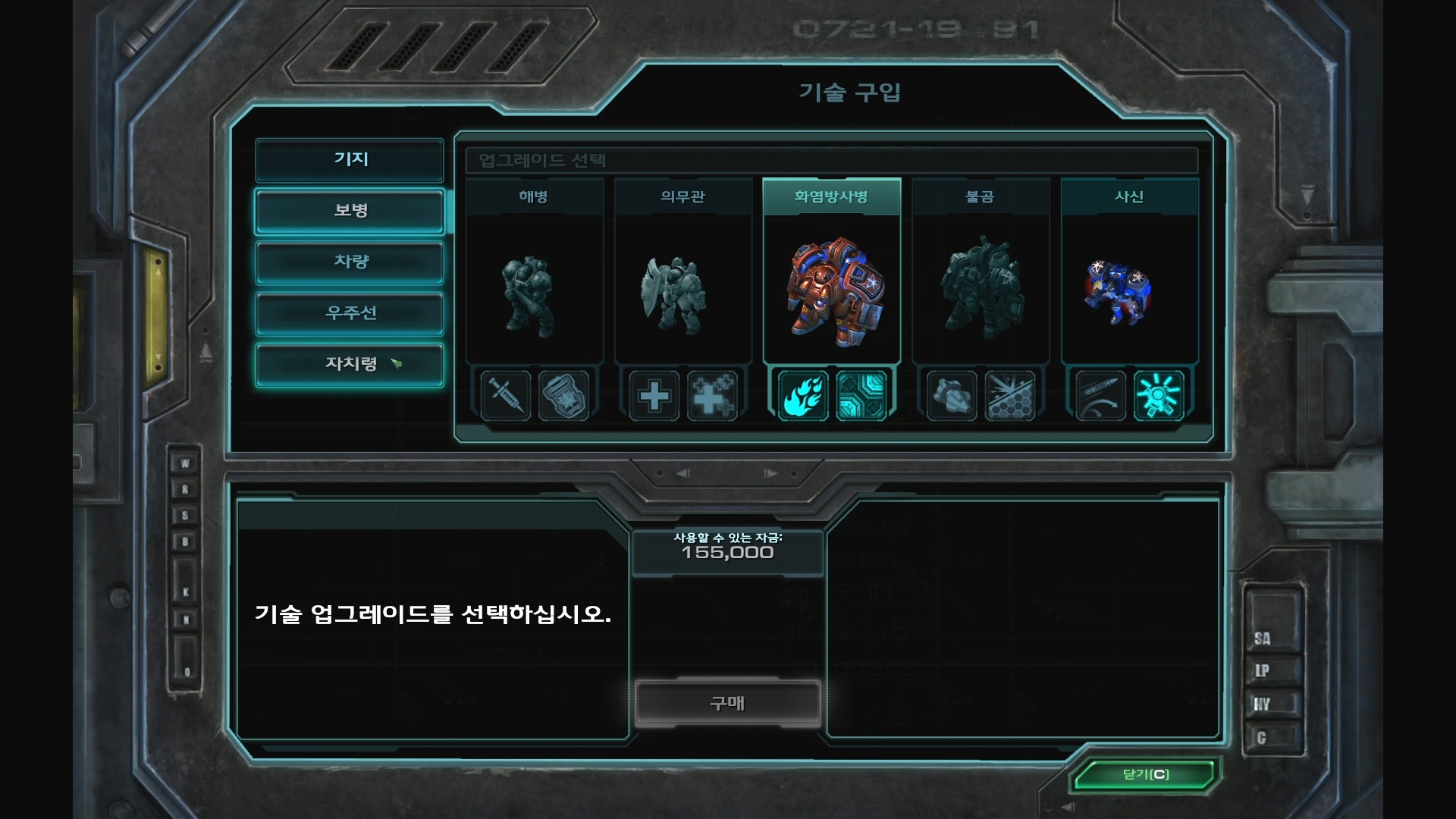The height and width of the screenshot is (819, 1456).
Task: Select the syringe stimpack upgrade icon
Action: (505, 395)
